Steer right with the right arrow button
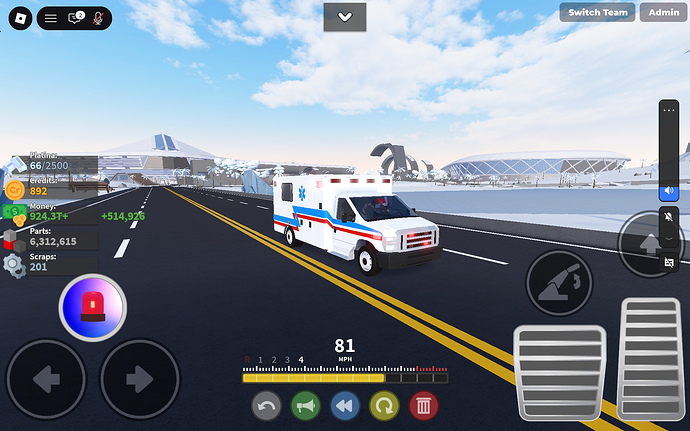 (x=139, y=378)
